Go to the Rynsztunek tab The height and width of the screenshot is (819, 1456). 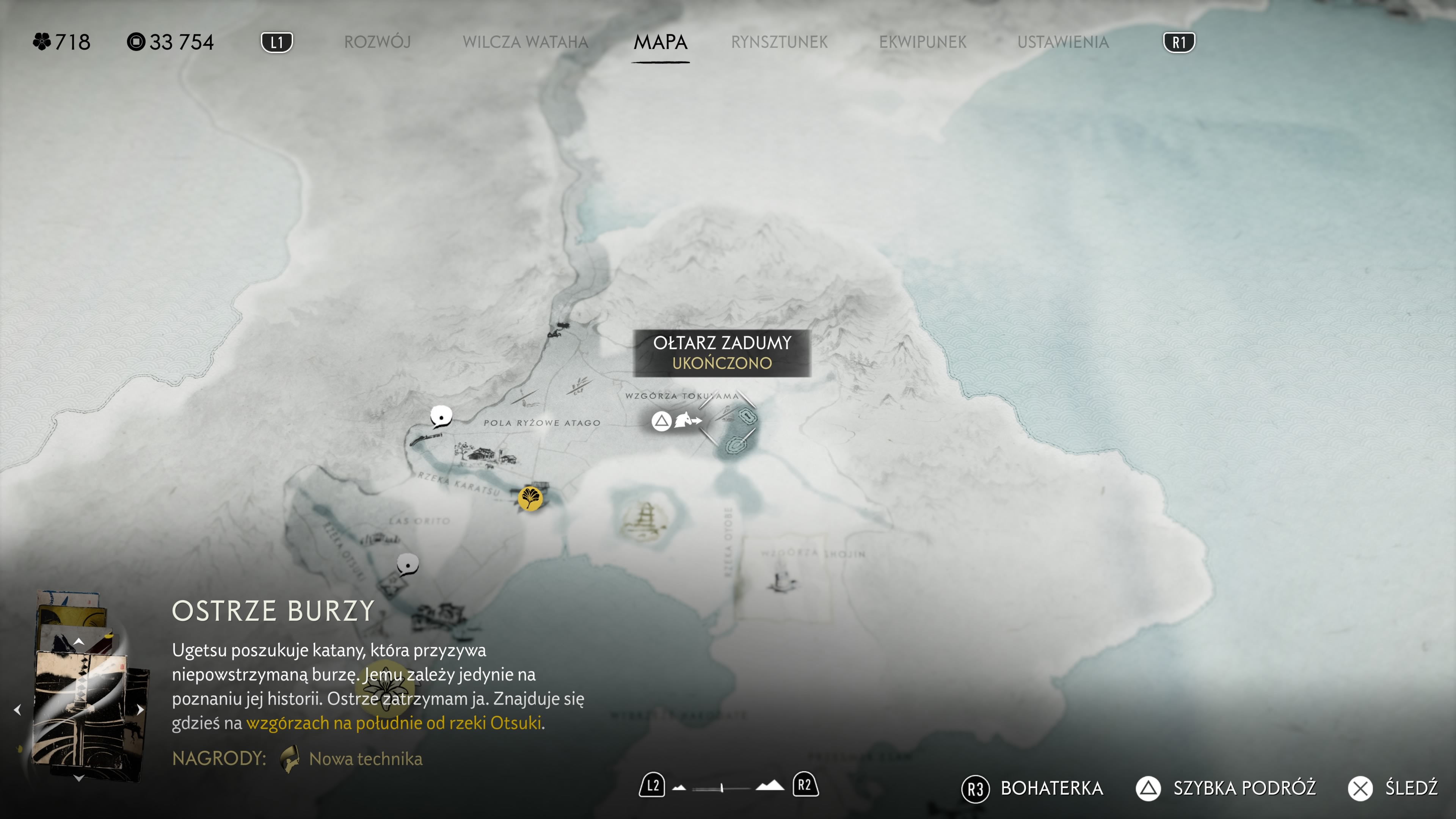tap(779, 42)
